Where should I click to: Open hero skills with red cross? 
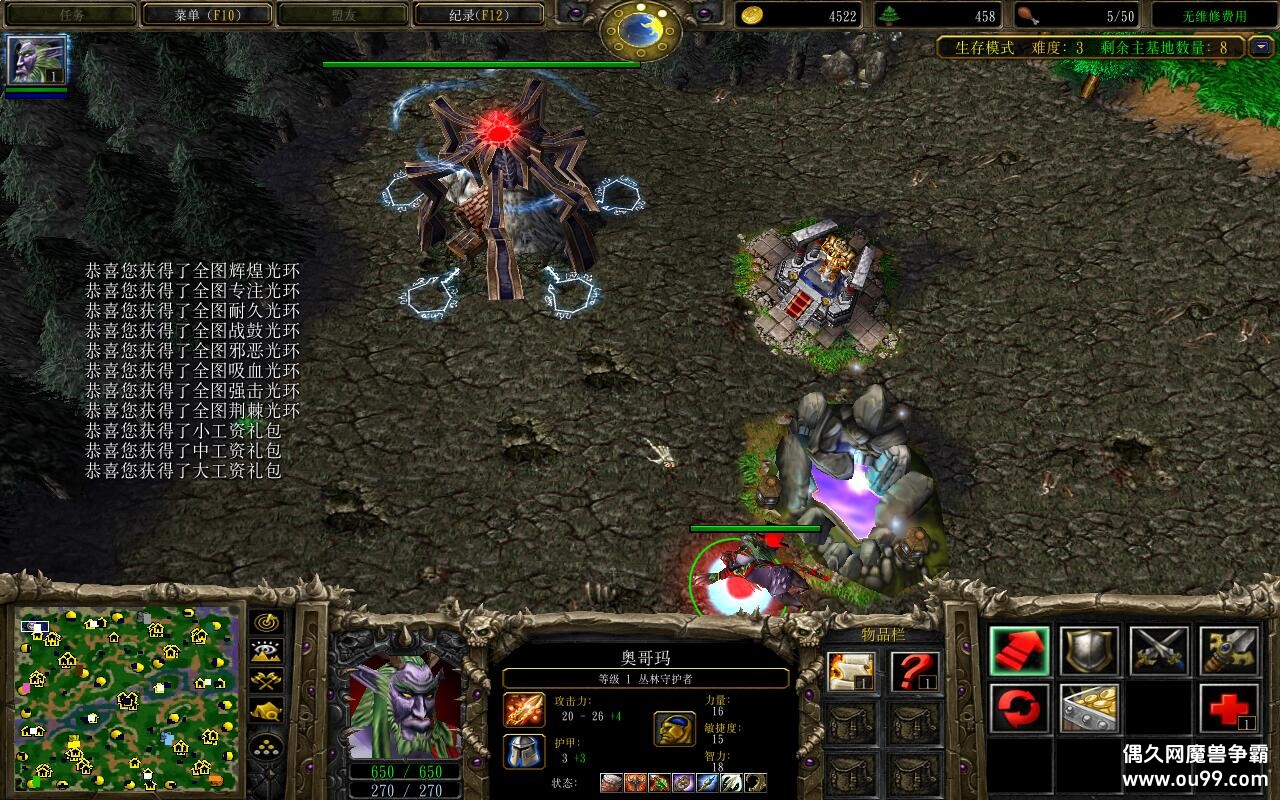(x=1229, y=709)
